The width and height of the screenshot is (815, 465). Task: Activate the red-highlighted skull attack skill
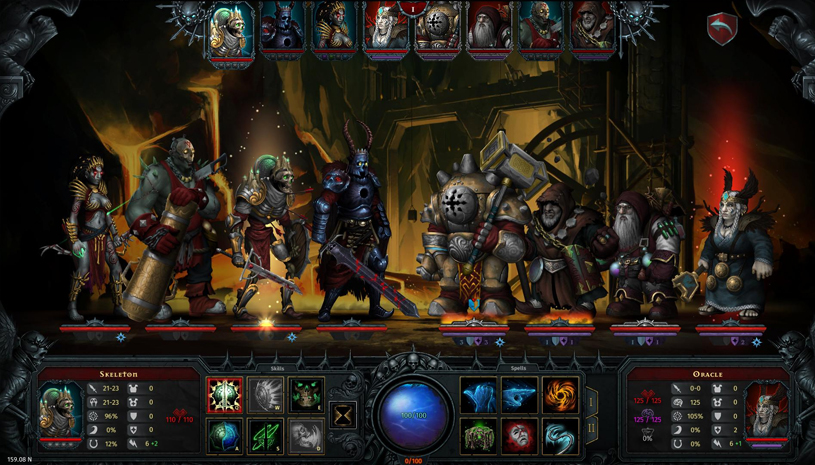[224, 395]
